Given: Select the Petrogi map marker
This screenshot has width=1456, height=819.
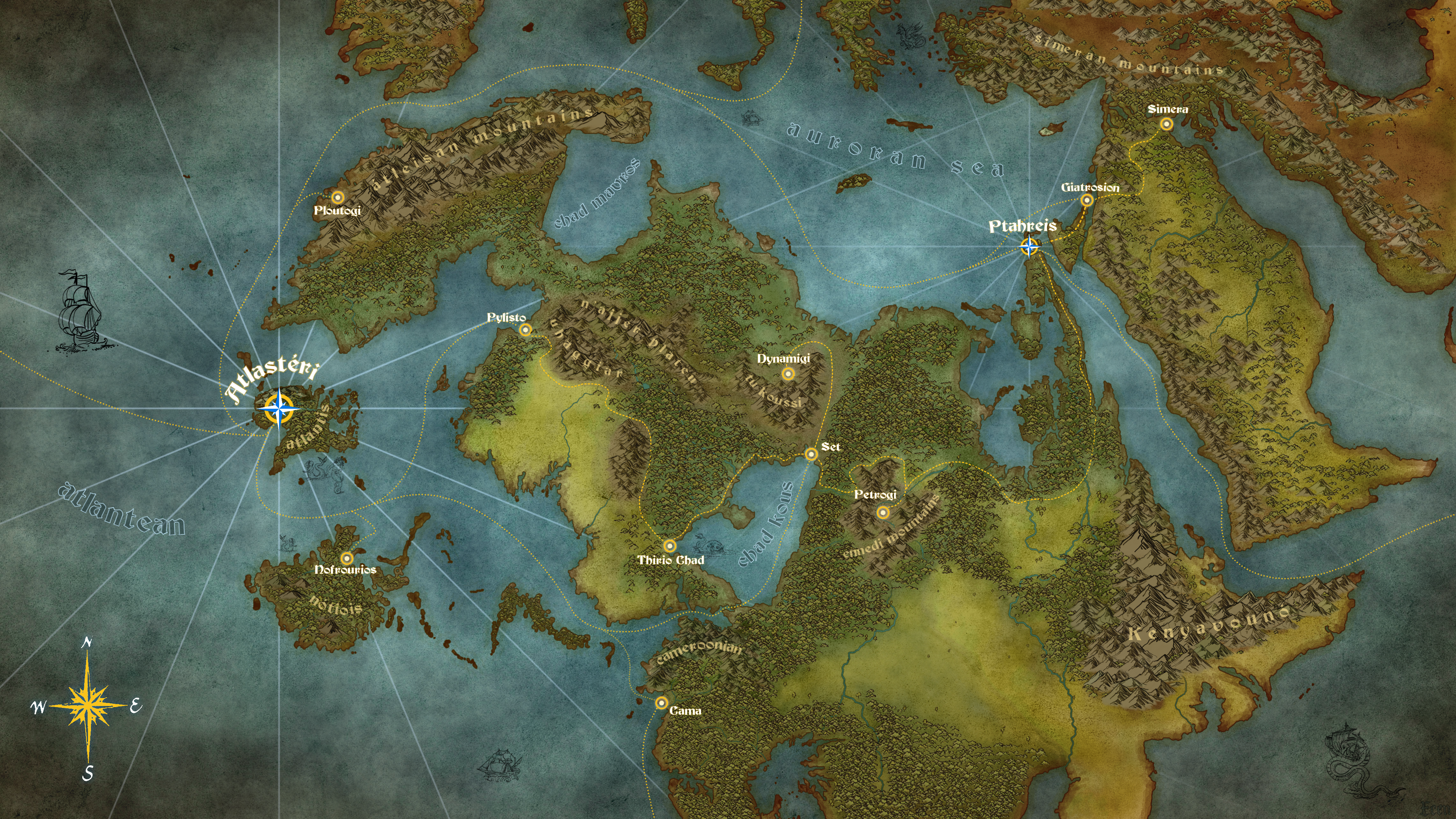Looking at the screenshot, I should coord(882,513).
